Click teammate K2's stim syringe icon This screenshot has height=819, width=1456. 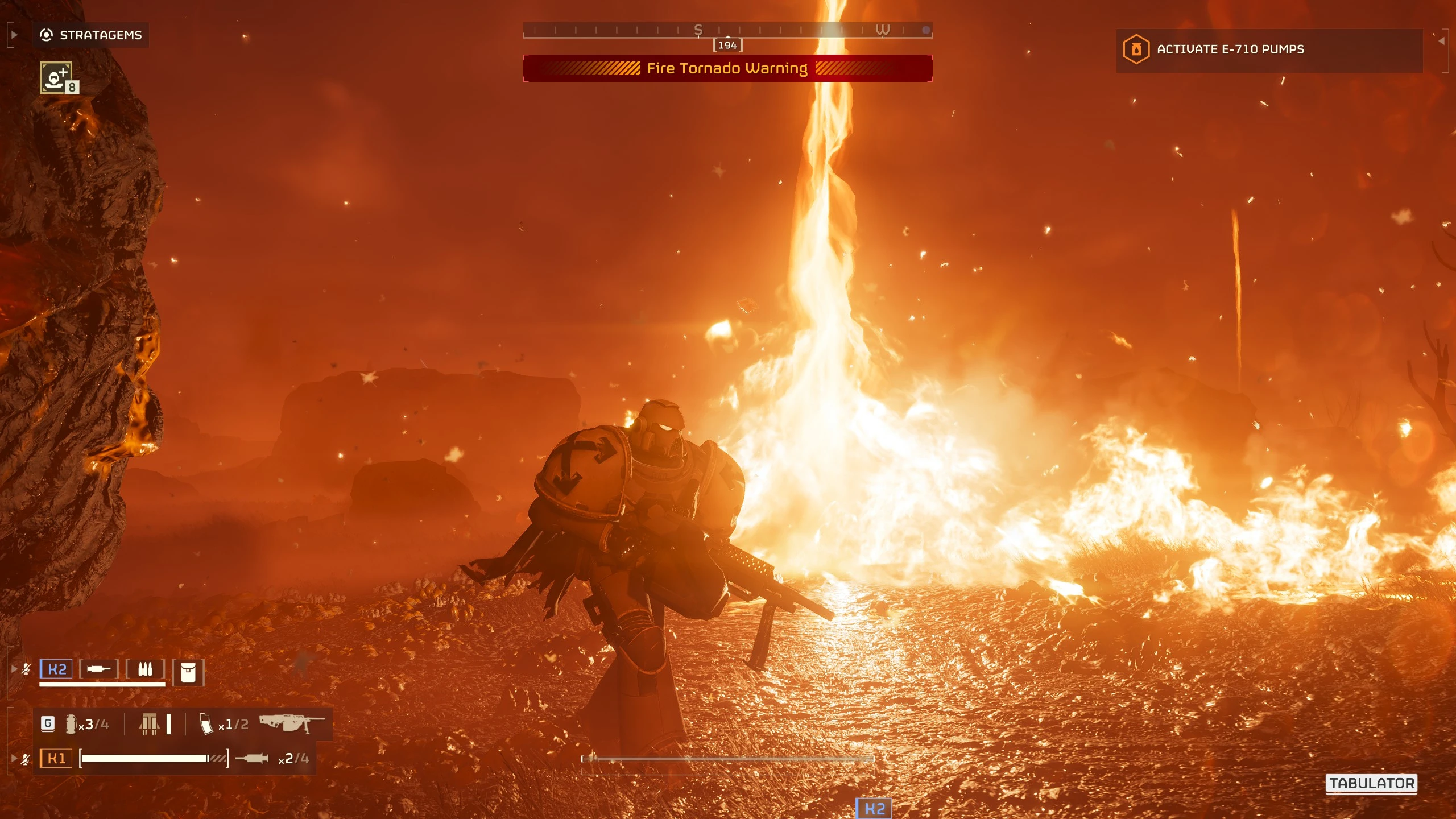98,669
